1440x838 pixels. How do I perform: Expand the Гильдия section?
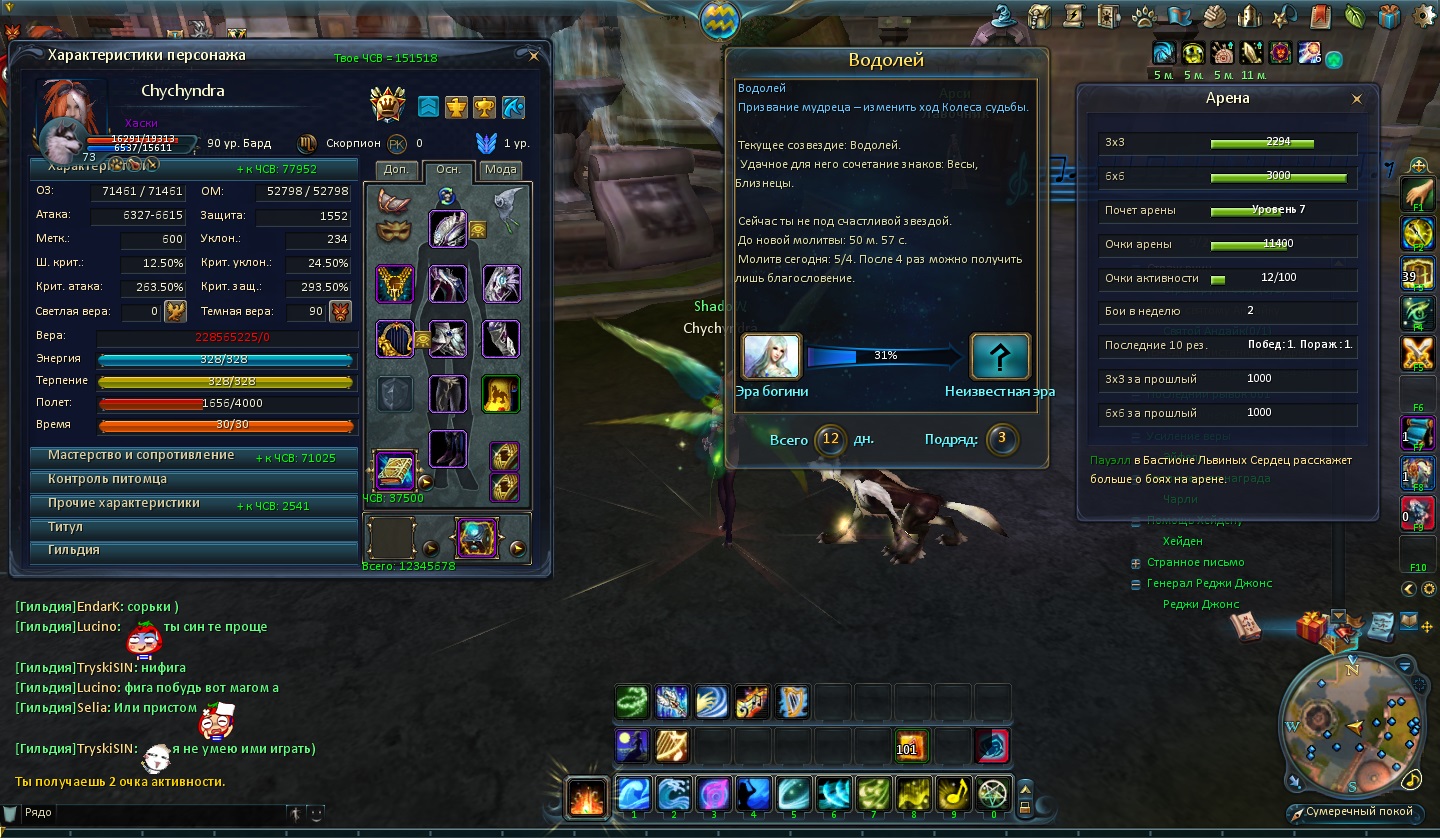(74, 550)
